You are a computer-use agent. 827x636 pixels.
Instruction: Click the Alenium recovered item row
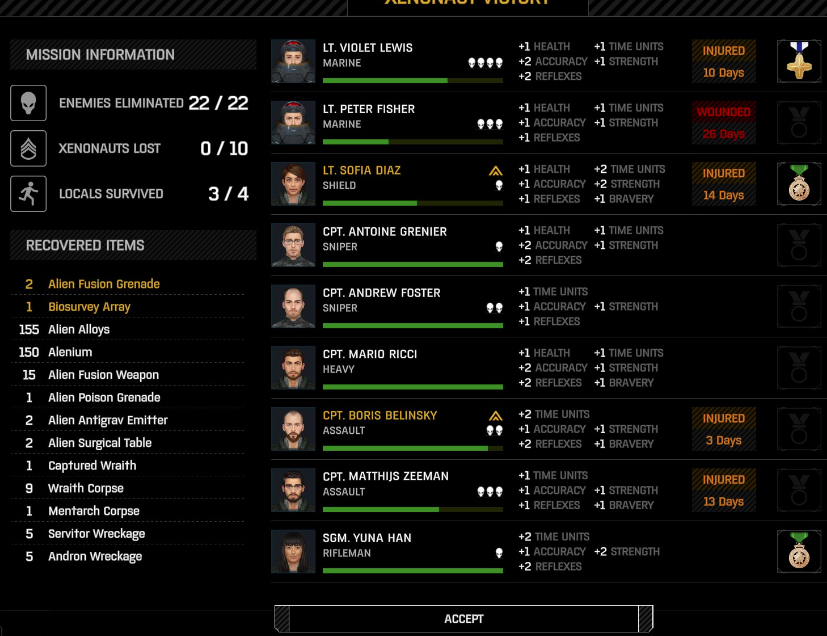70,352
